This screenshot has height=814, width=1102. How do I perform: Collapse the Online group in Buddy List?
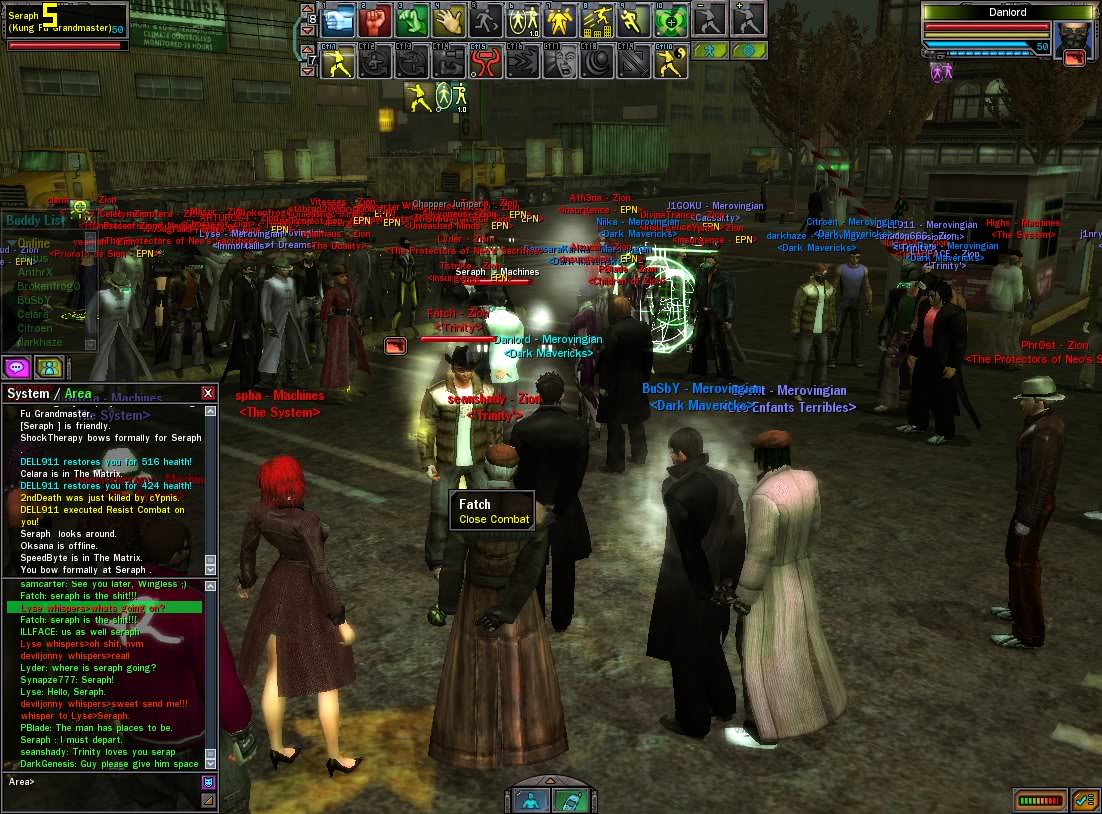[x=11, y=244]
